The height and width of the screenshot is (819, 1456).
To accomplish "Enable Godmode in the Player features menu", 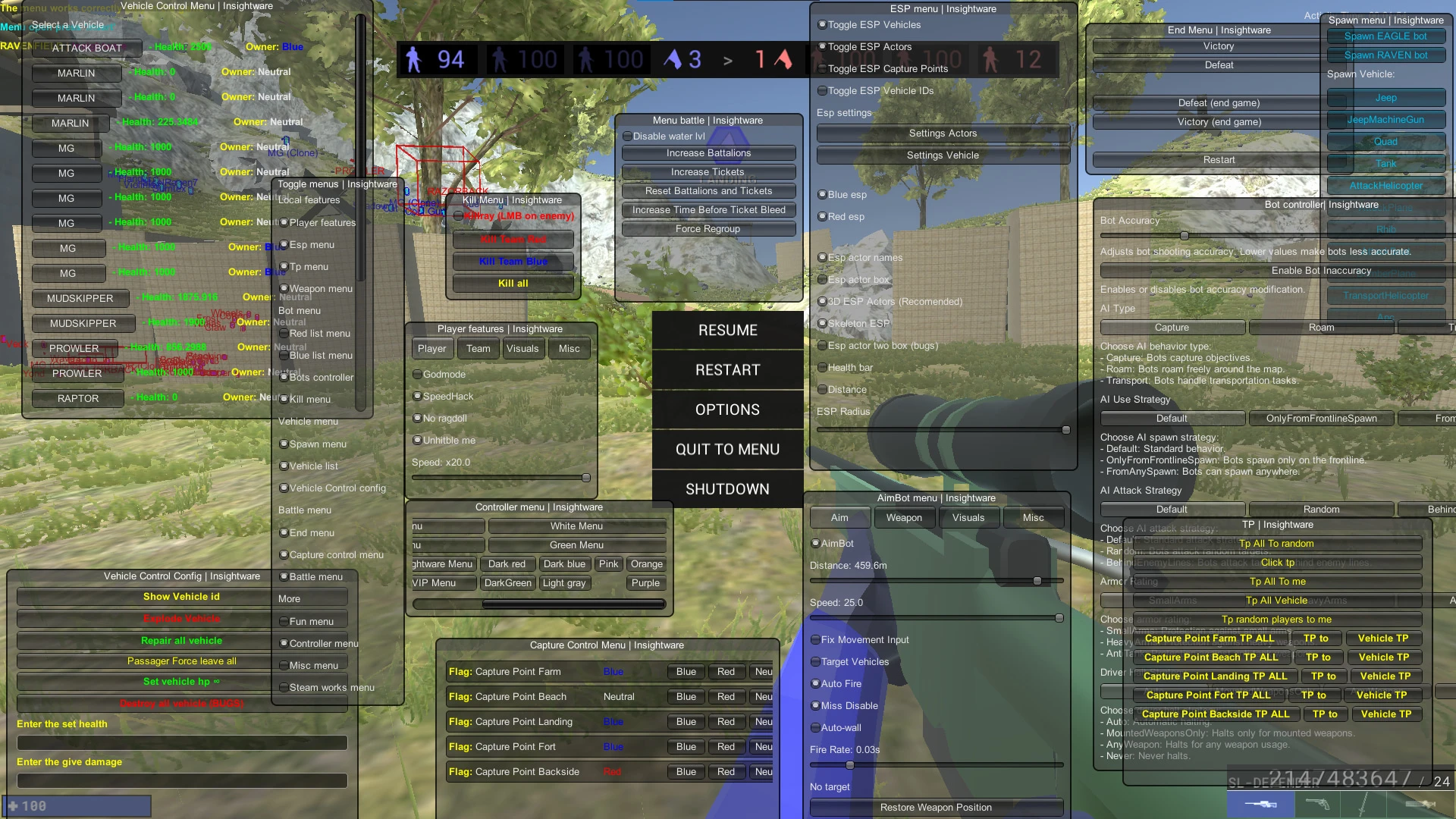I will click(x=418, y=374).
